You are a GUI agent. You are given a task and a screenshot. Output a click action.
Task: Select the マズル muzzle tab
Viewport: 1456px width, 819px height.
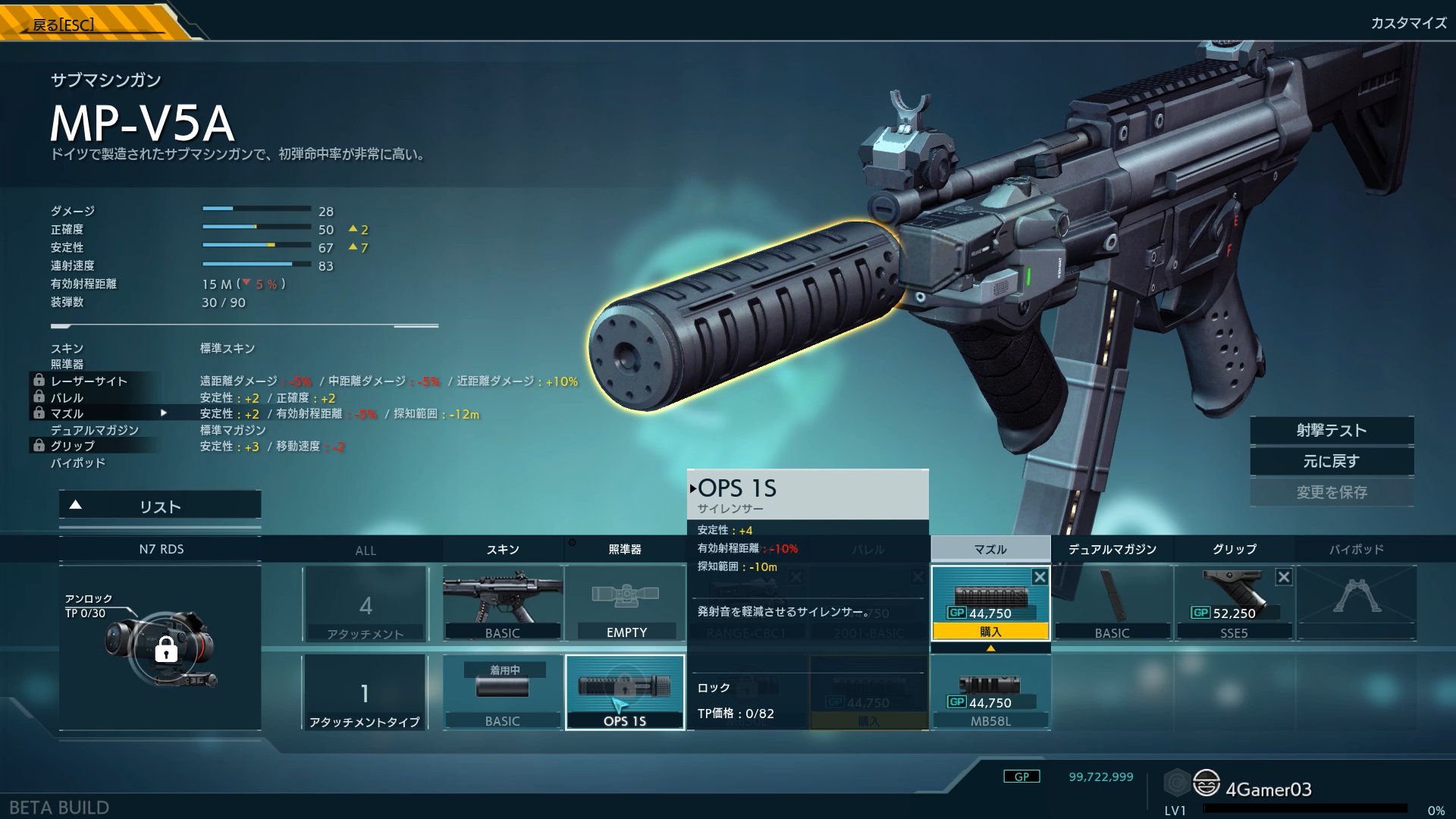click(990, 550)
